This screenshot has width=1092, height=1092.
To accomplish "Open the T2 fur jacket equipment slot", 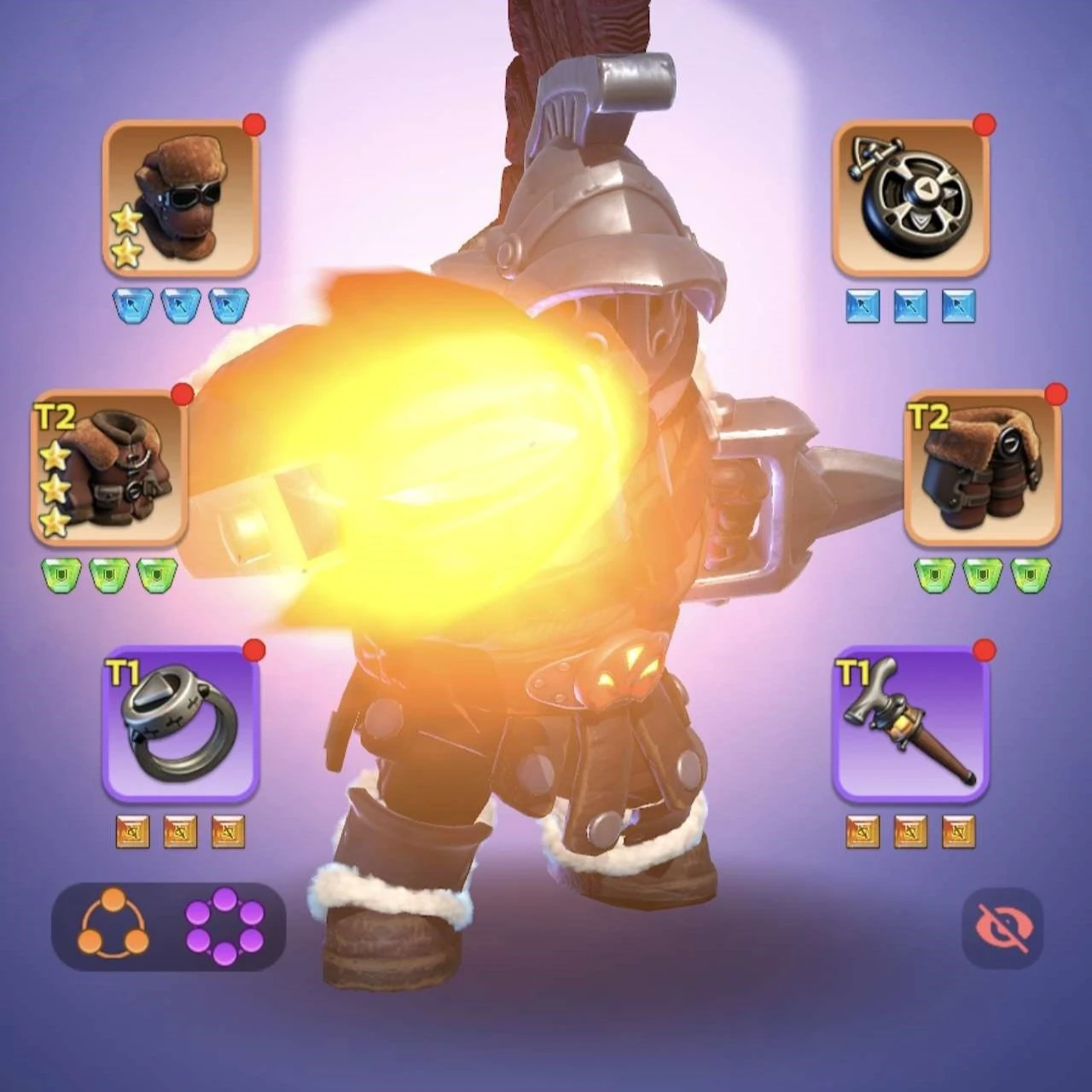I will click(108, 468).
